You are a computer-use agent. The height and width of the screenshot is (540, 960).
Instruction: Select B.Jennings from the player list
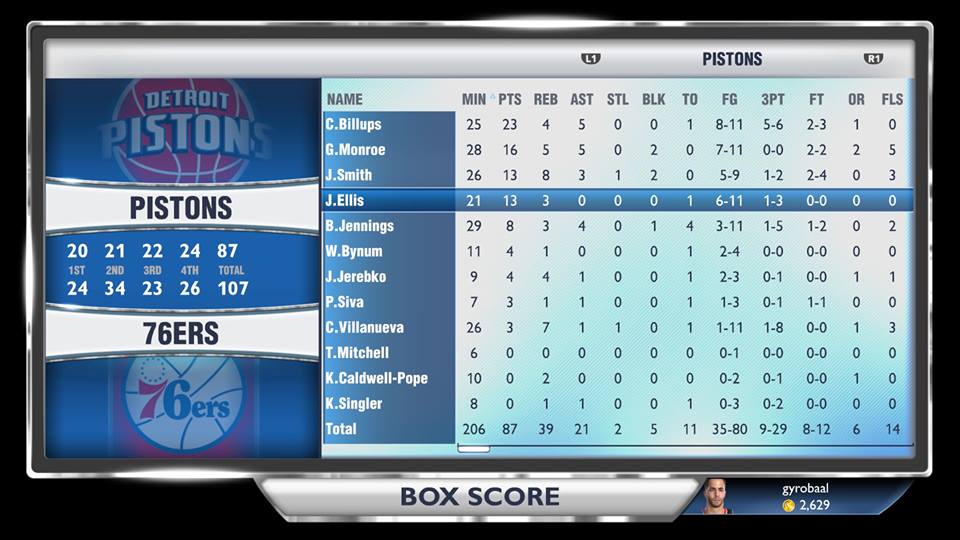pyautogui.click(x=389, y=226)
